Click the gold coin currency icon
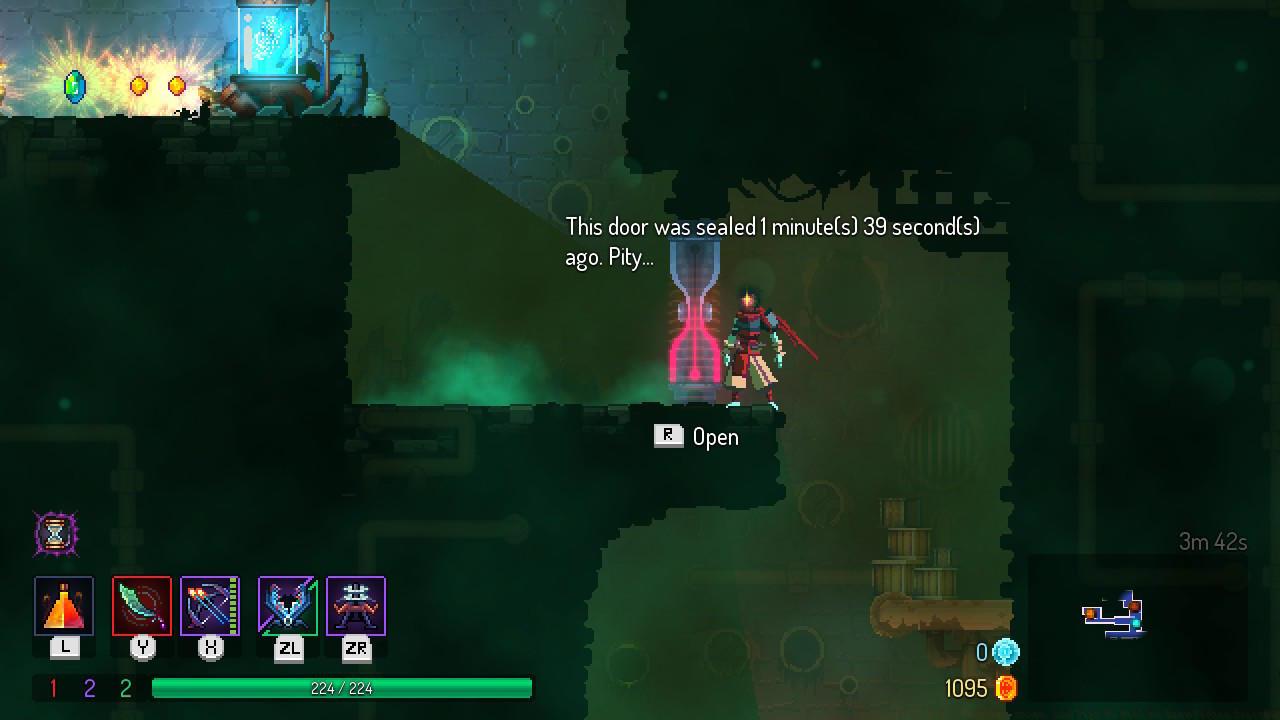The width and height of the screenshot is (1280, 720). pyautogui.click(x=1008, y=688)
